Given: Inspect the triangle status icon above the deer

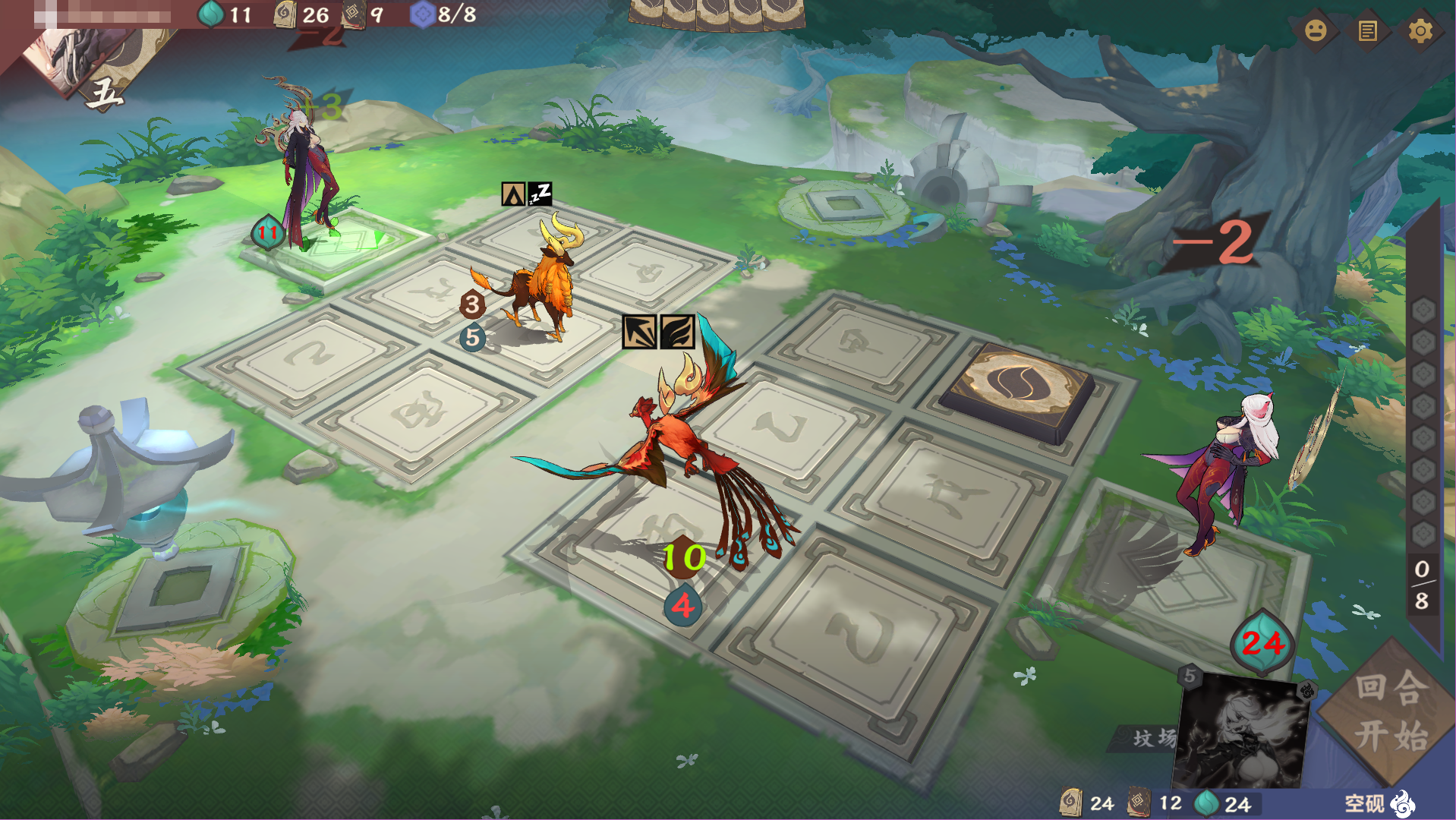Looking at the screenshot, I should [513, 194].
